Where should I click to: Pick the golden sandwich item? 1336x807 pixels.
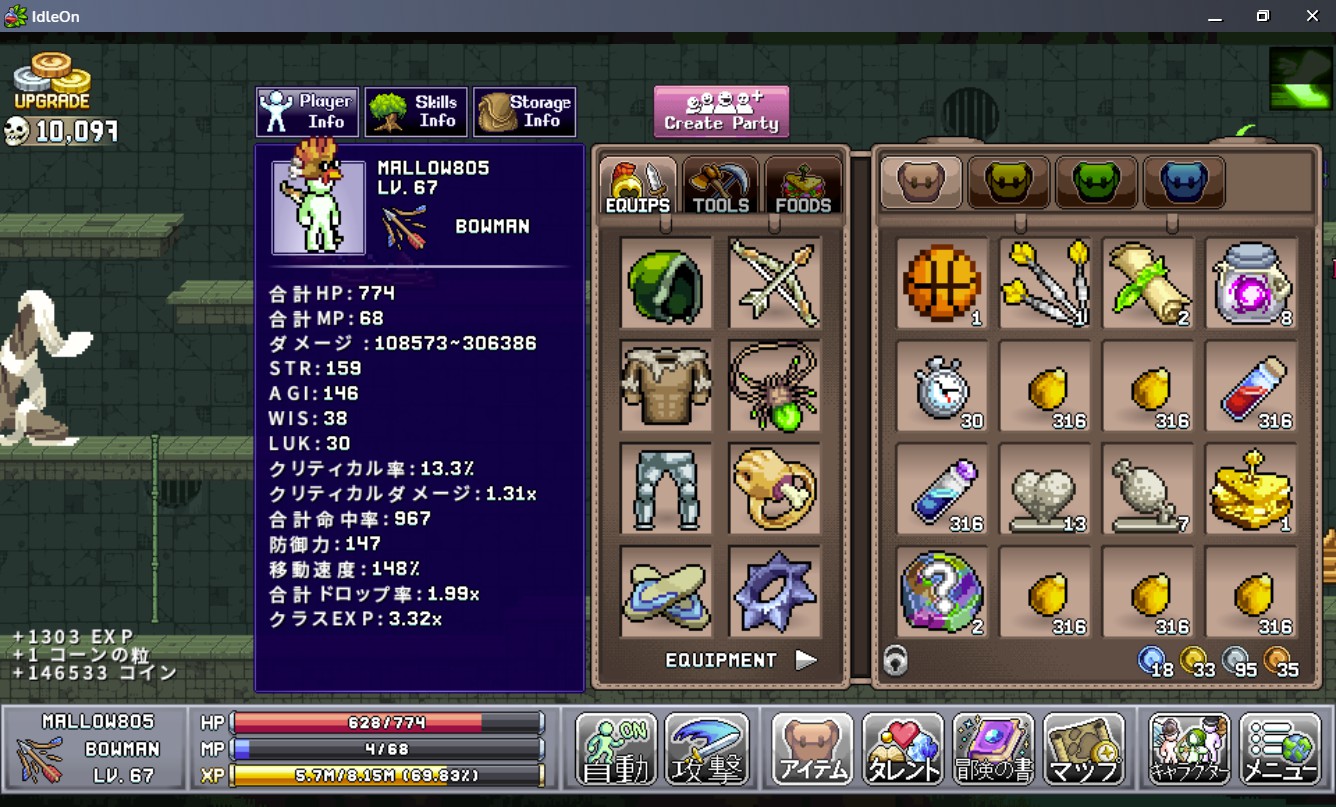coord(1250,489)
